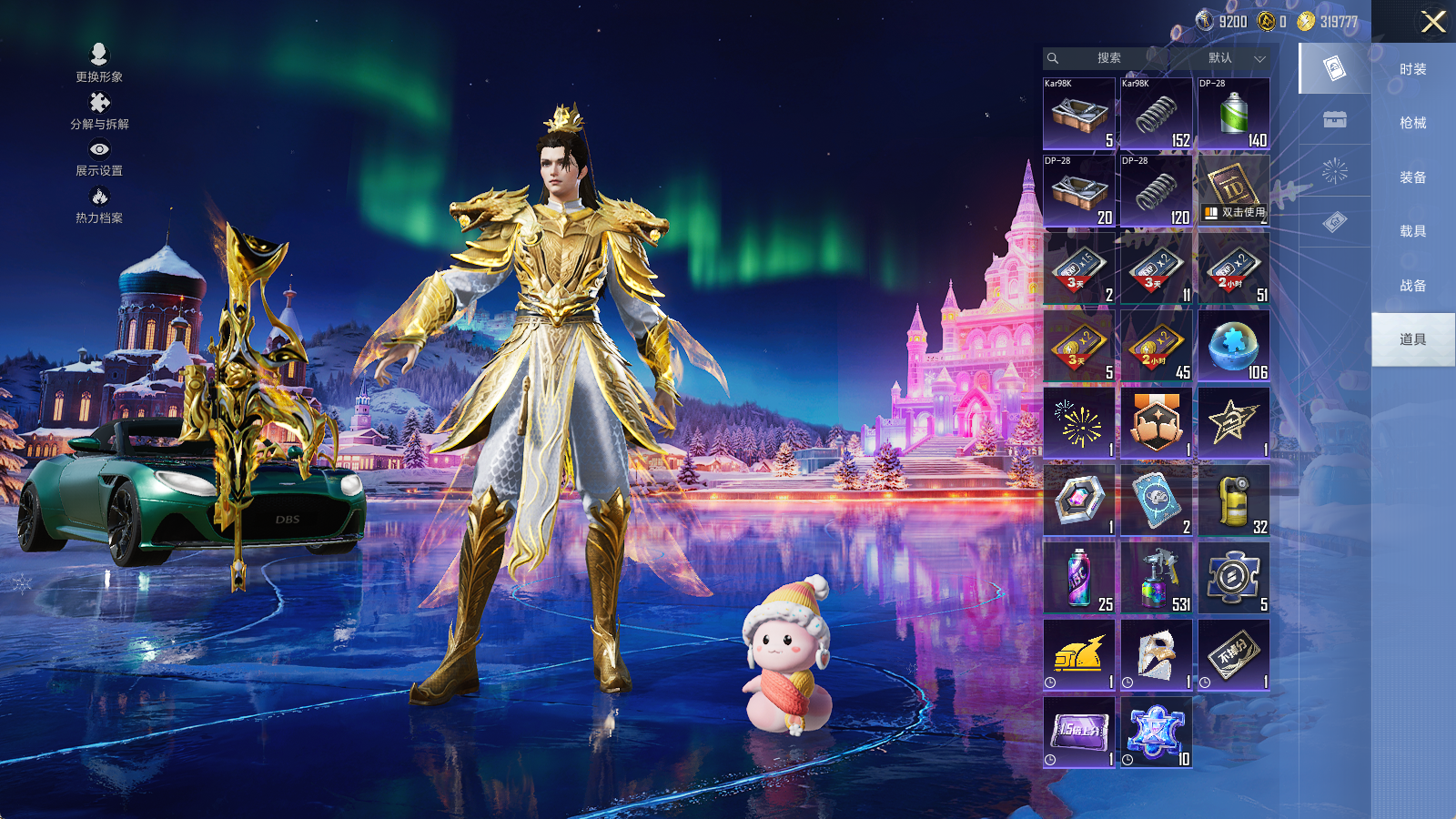
Task: Choose the yellow smoke grenade item
Action: tap(1233, 500)
